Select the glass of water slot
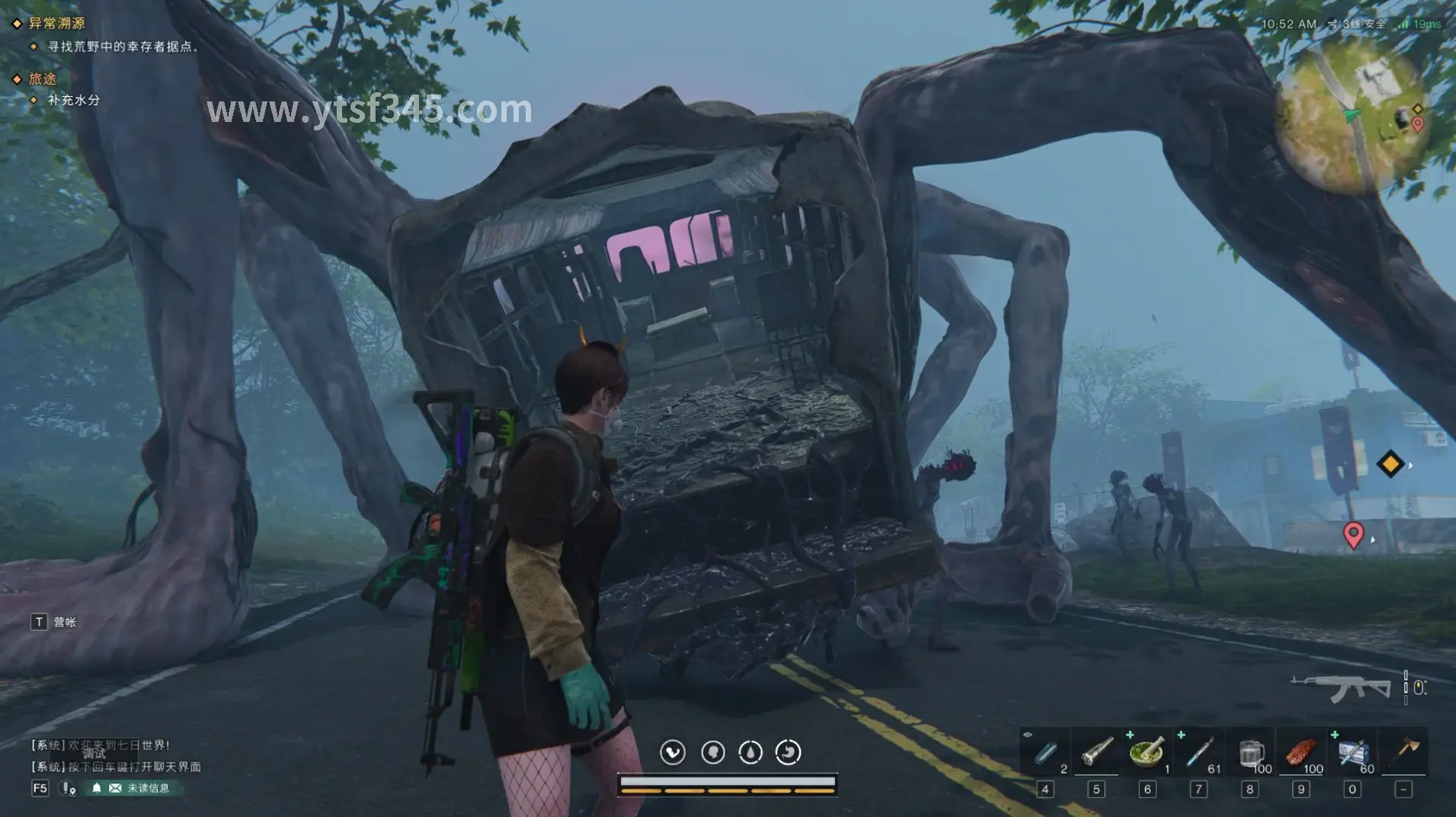Image resolution: width=1456 pixels, height=817 pixels. pos(1250,753)
